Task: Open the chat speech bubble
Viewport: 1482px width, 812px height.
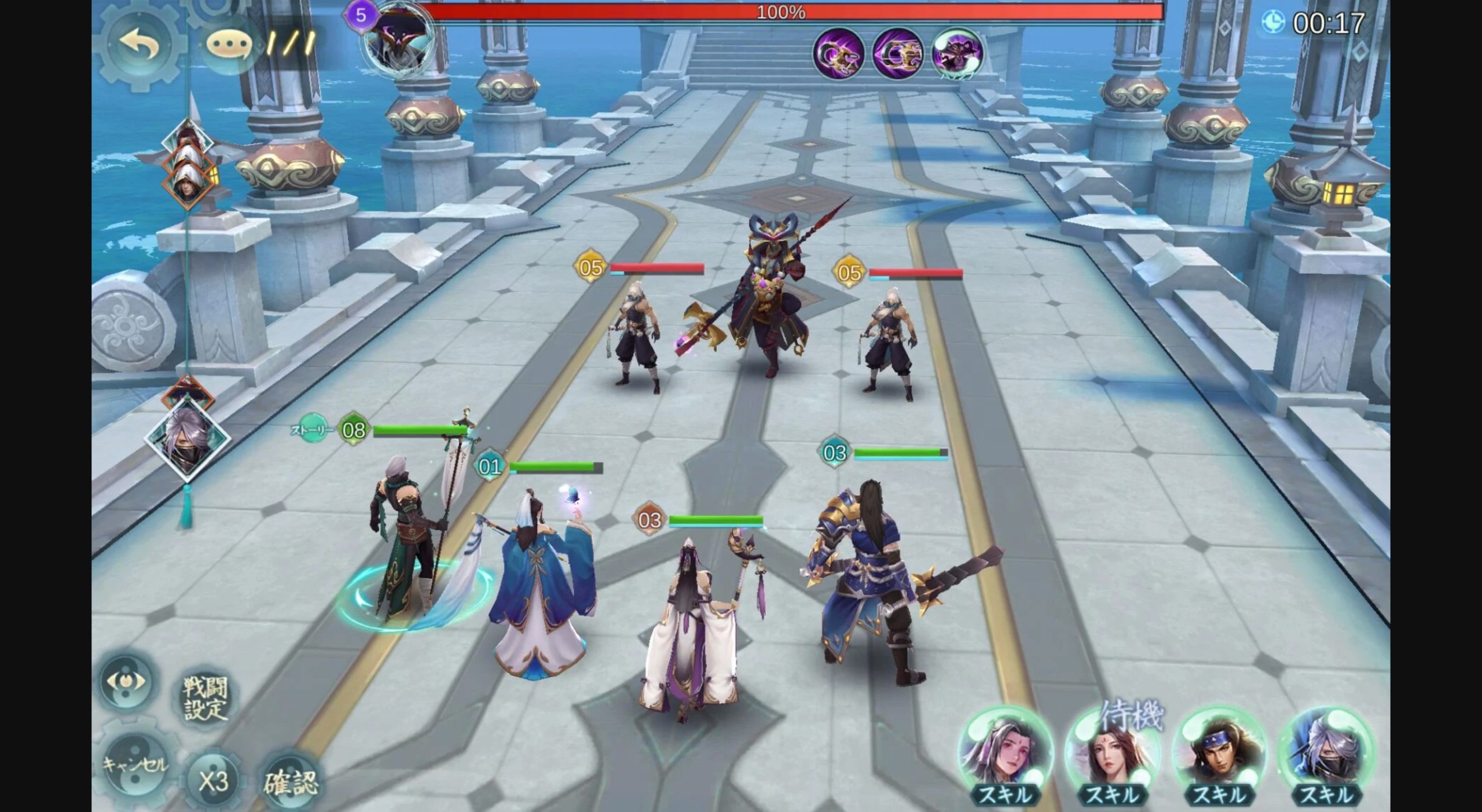Action: [x=229, y=45]
